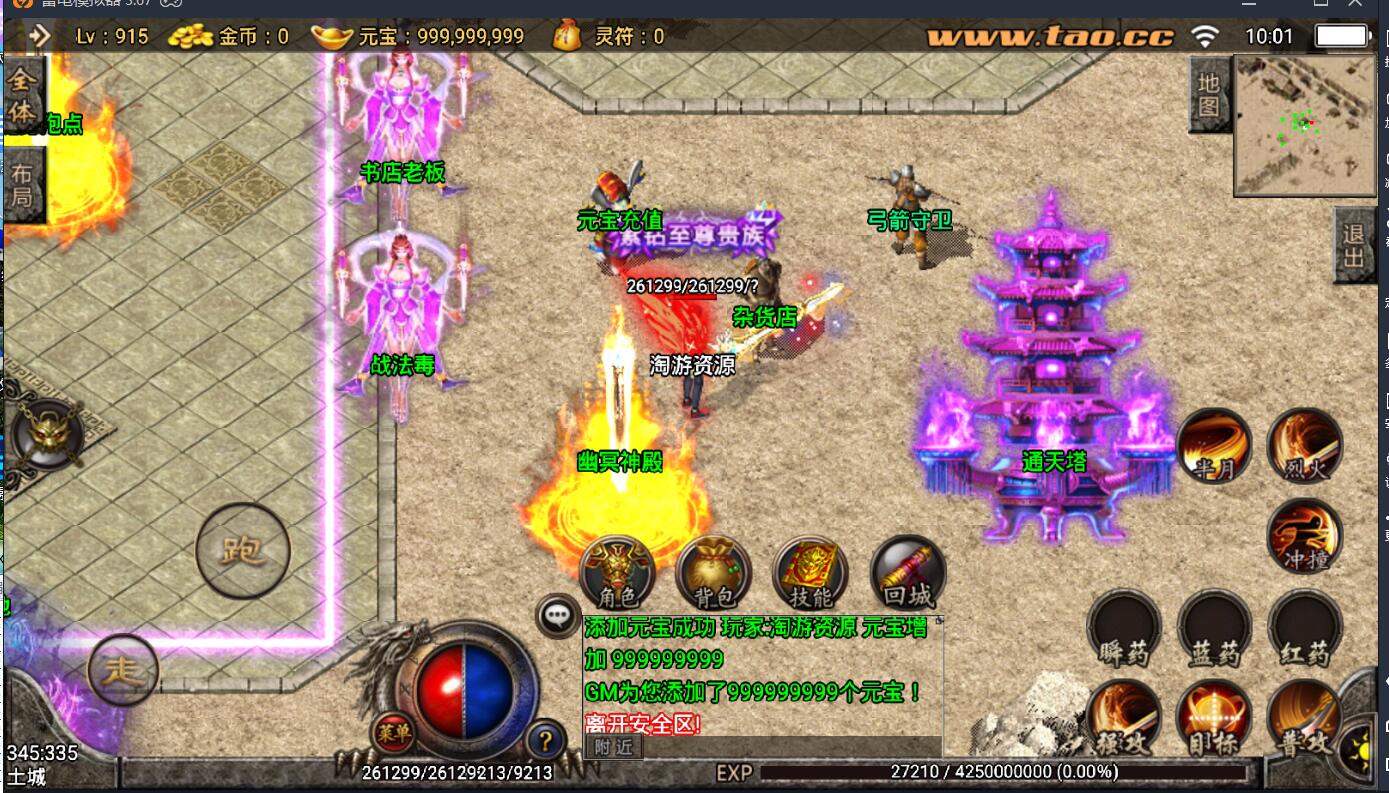Activate the 烈火 fire sword skill

(1304, 446)
